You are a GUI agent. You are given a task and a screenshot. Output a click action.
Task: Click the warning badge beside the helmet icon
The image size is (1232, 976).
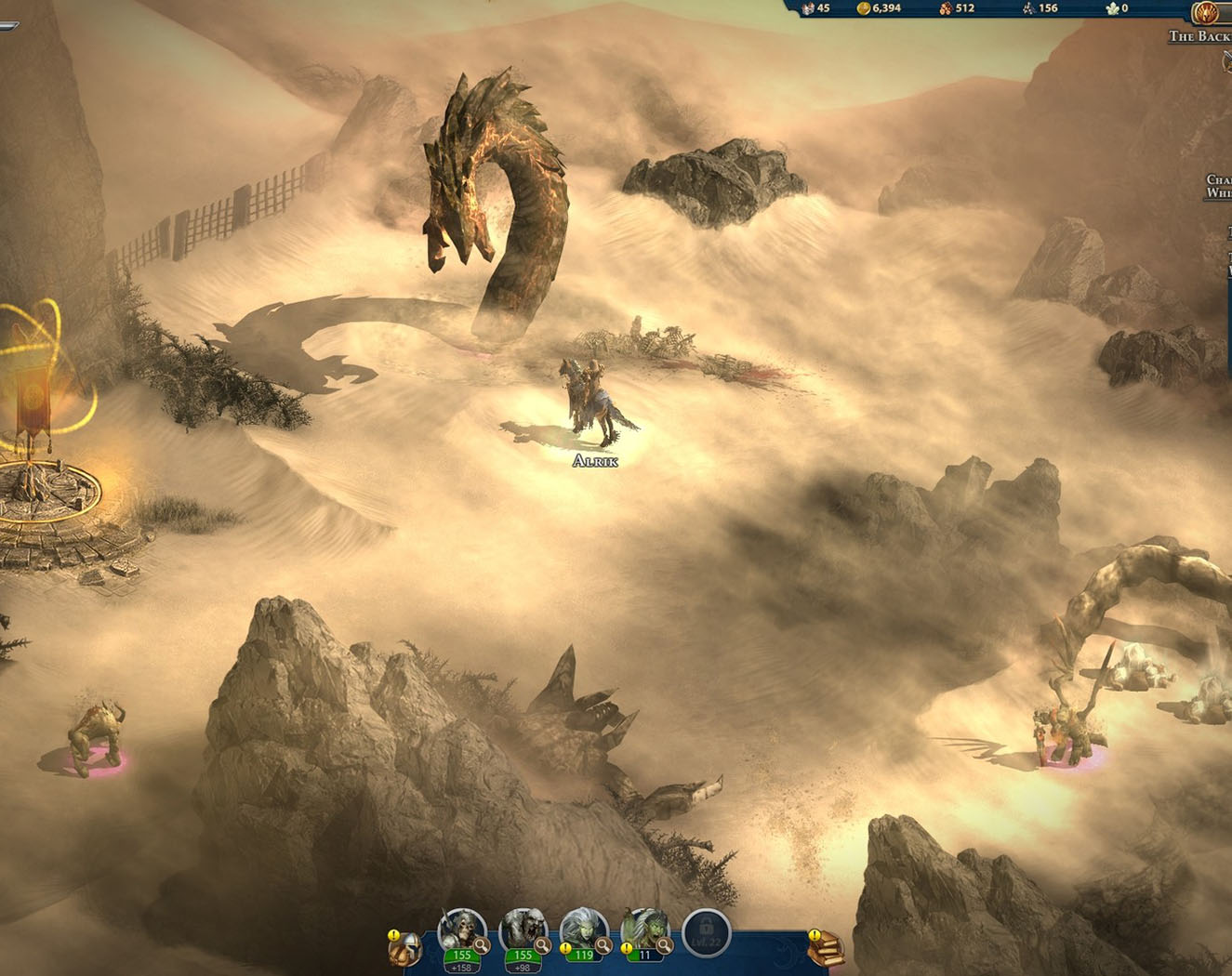tap(393, 936)
